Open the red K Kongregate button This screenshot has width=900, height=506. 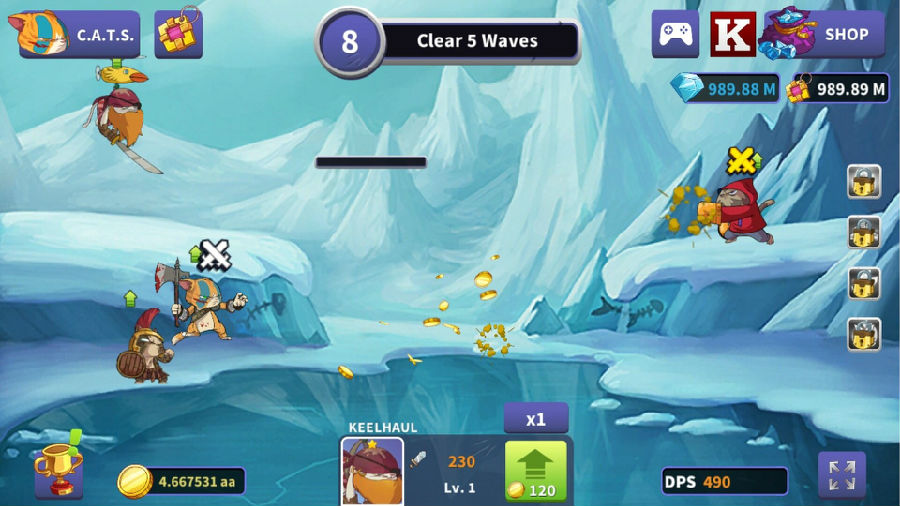coord(733,34)
